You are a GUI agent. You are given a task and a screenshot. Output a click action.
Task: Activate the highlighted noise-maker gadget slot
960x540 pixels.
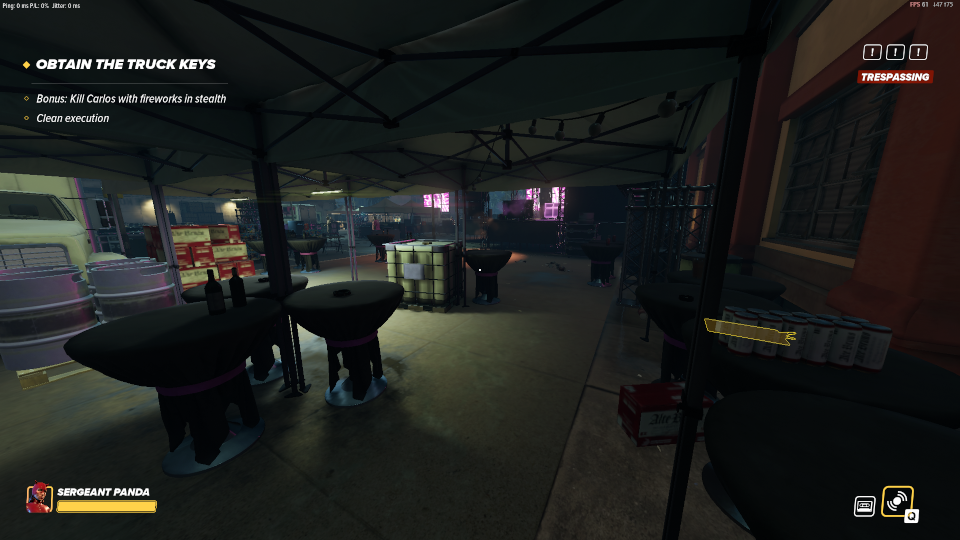pyautogui.click(x=897, y=501)
